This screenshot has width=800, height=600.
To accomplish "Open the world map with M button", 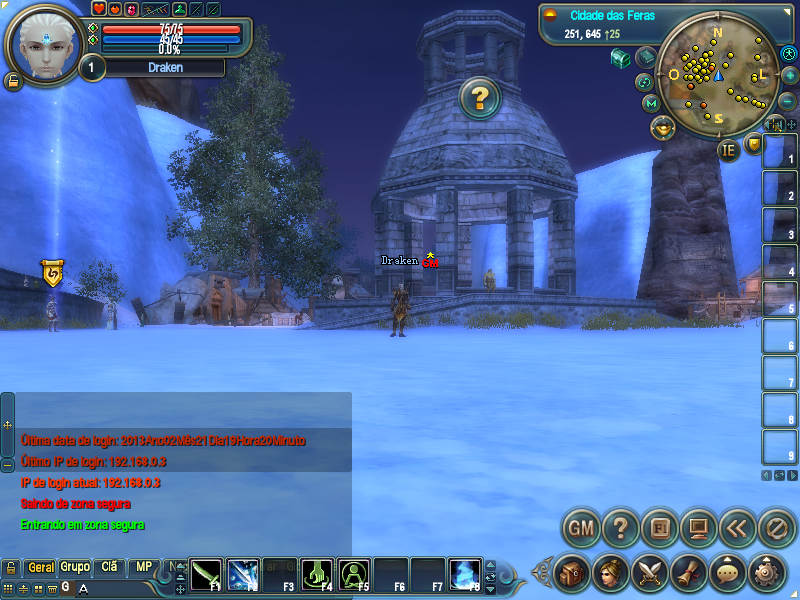I will point(652,103).
